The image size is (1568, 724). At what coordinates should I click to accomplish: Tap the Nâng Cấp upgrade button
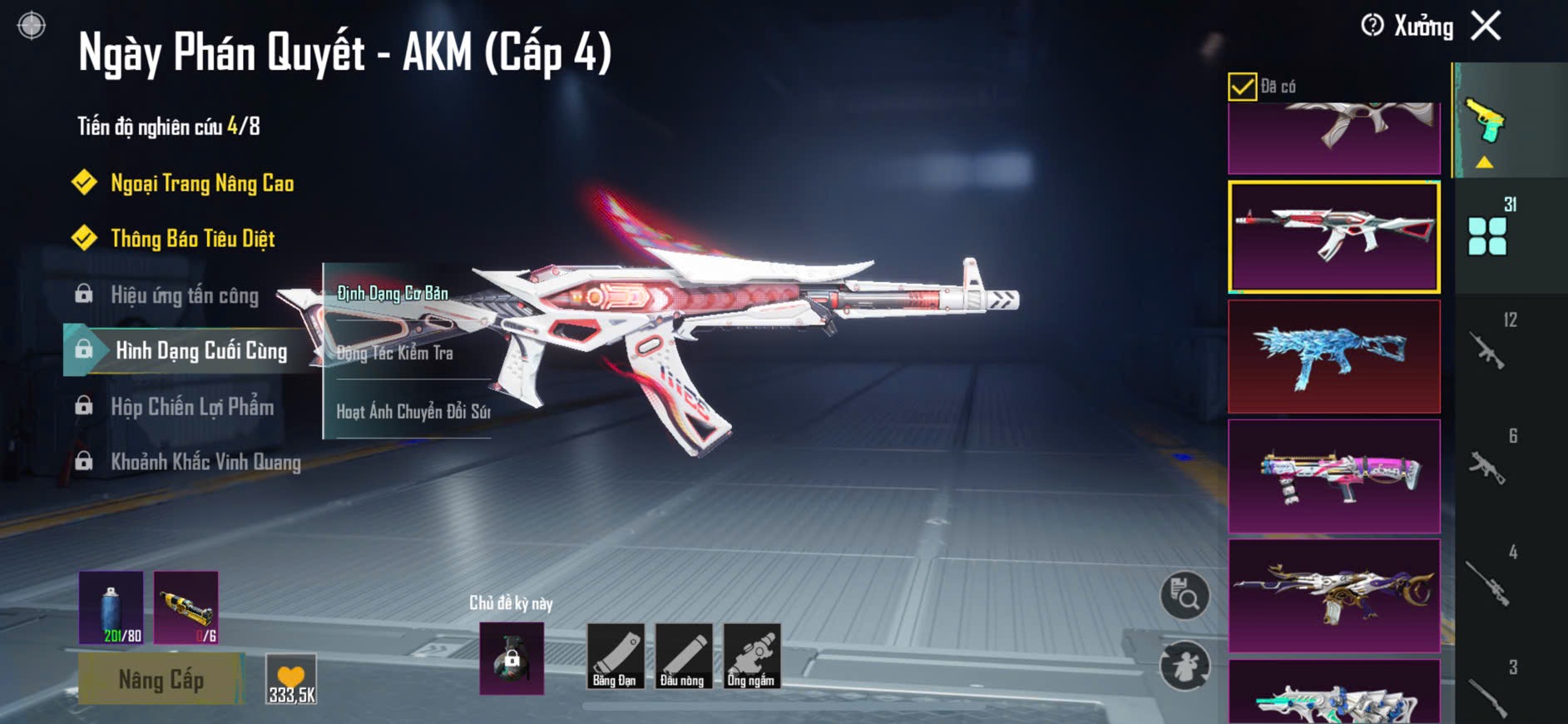click(x=161, y=680)
